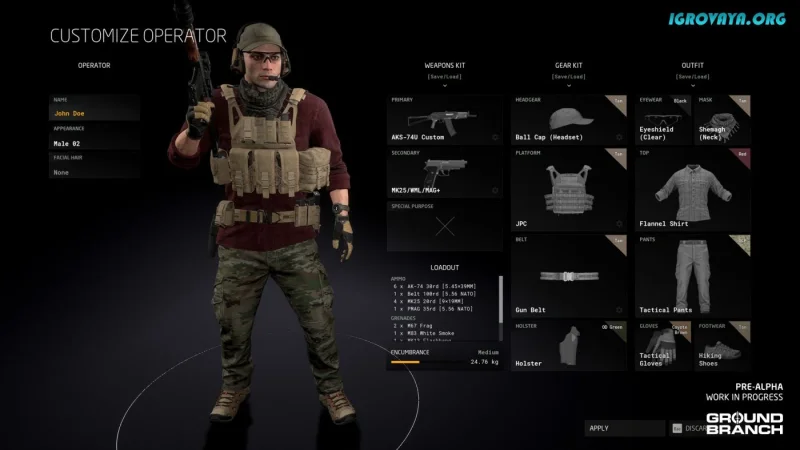Choose the Holster slot
Image resolution: width=800 pixels, height=450 pixels.
[569, 345]
